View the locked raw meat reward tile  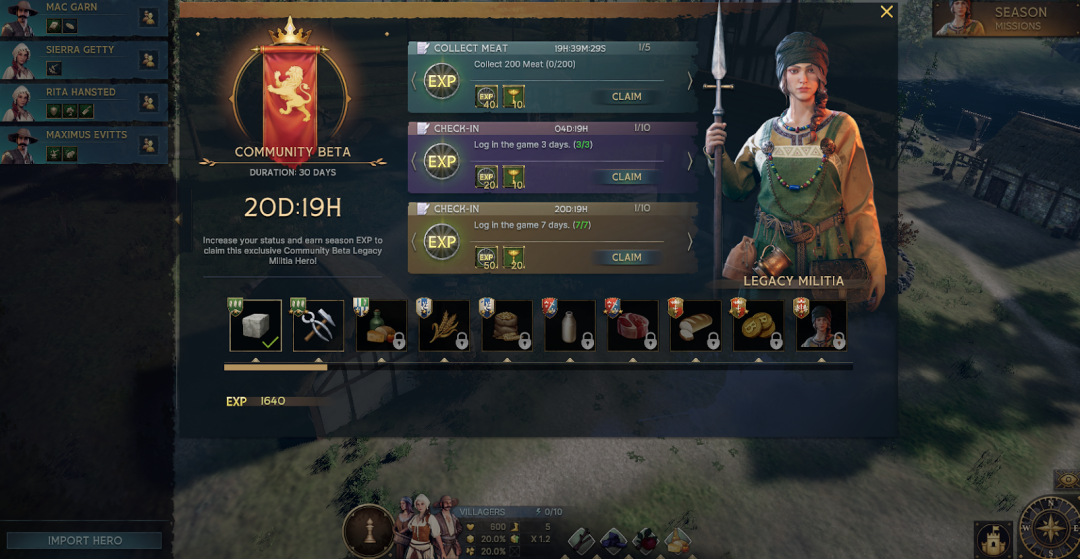[633, 326]
